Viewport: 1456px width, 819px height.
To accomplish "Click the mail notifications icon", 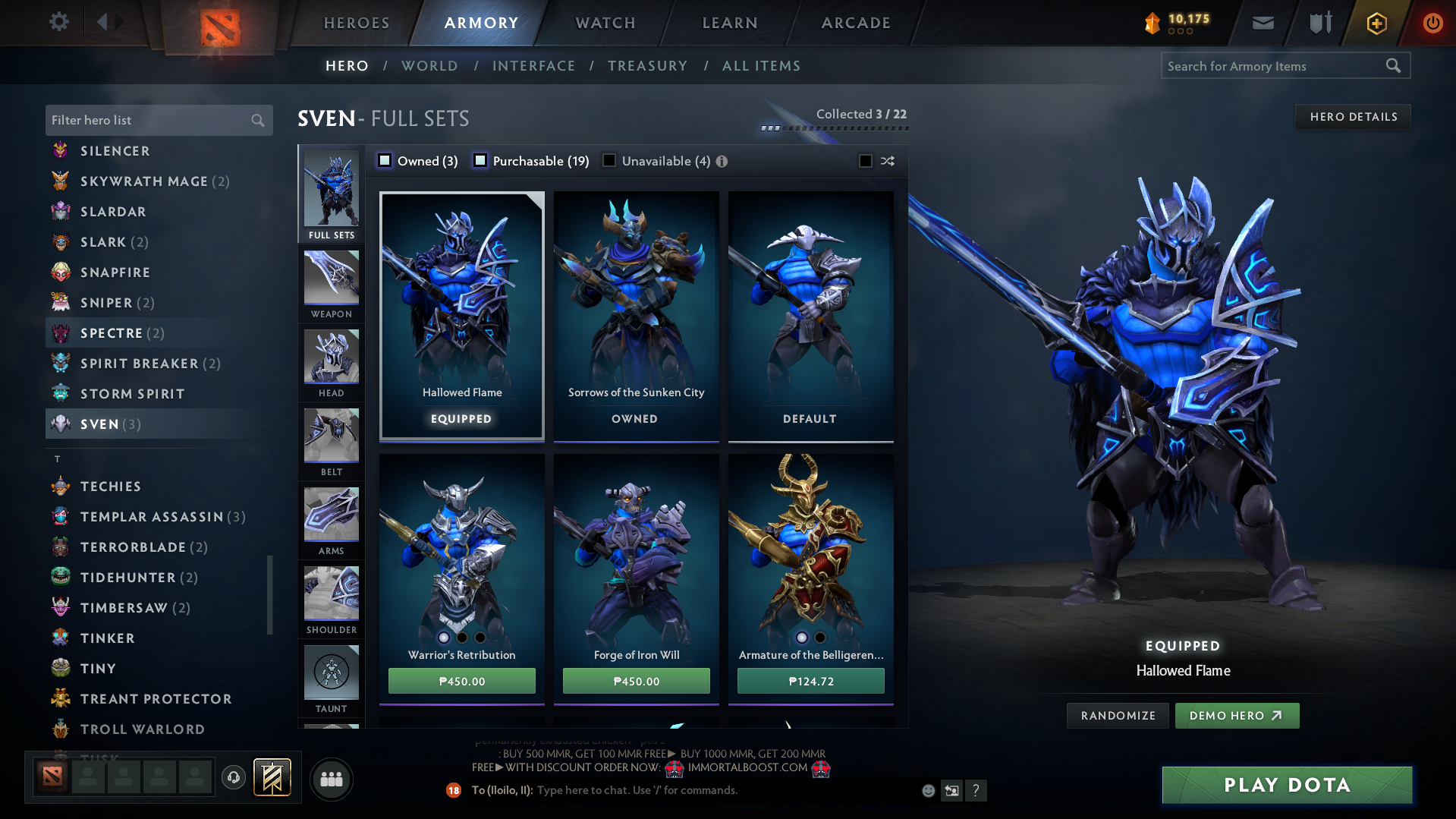I will click(x=1263, y=22).
